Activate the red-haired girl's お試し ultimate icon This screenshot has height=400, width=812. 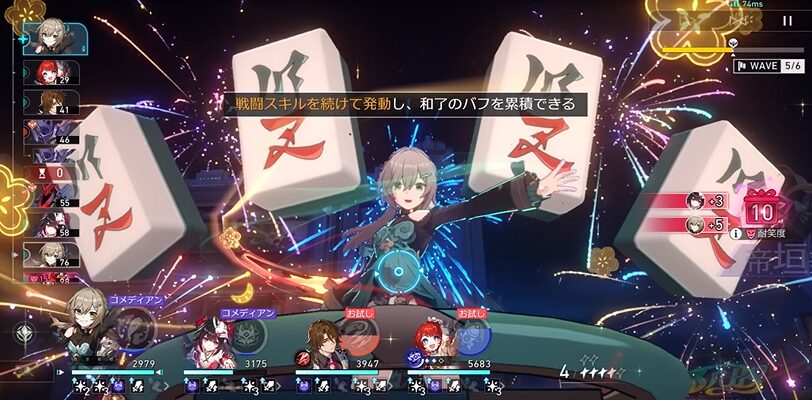click(471, 334)
